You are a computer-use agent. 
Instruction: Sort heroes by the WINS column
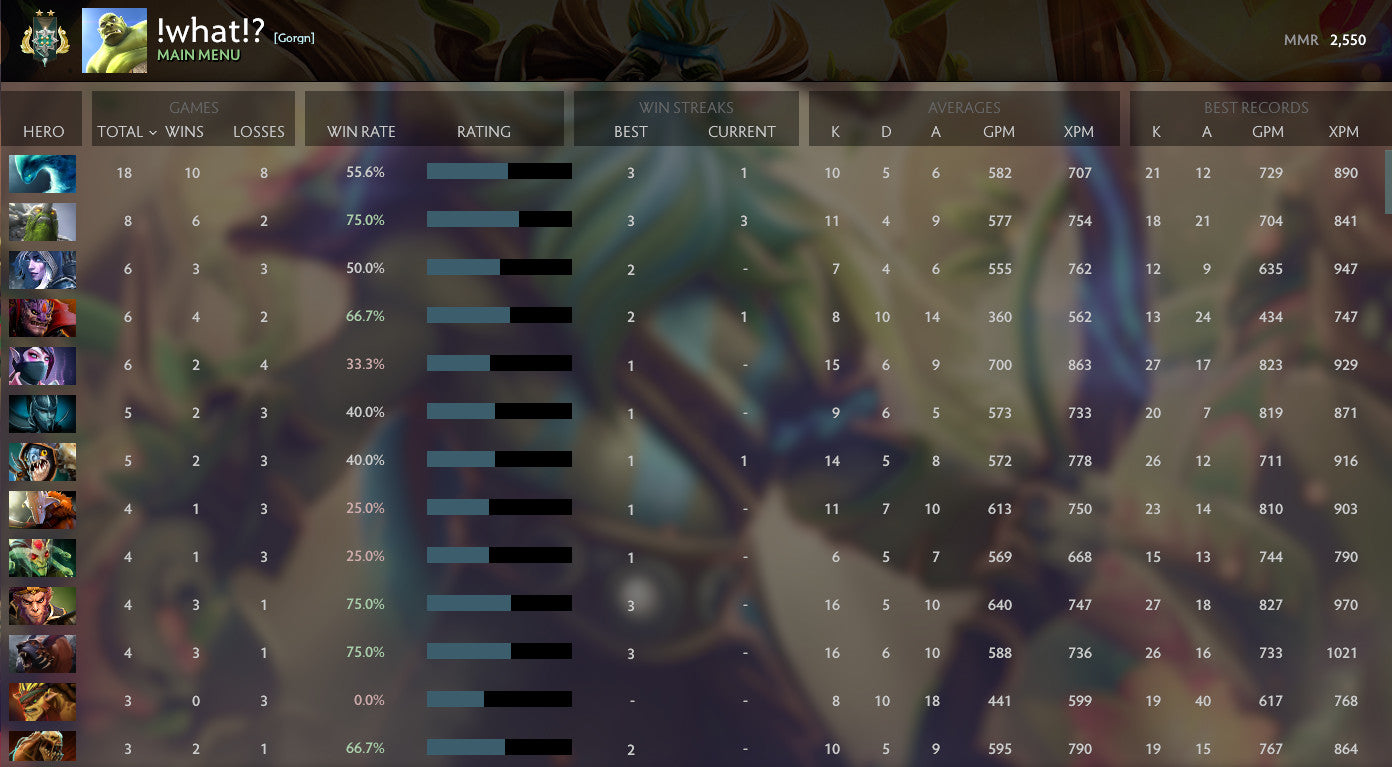click(185, 131)
